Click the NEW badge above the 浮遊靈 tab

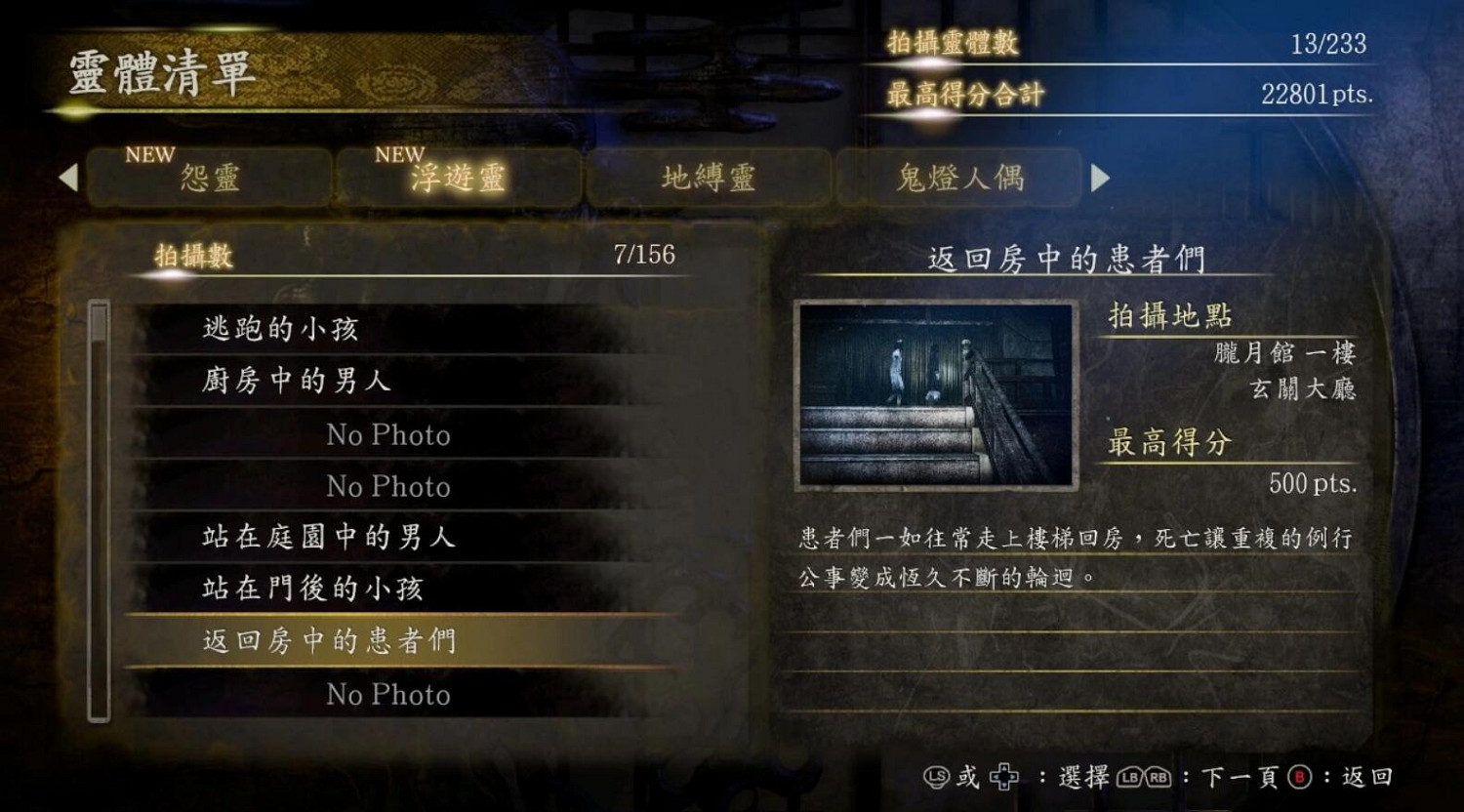(396, 153)
